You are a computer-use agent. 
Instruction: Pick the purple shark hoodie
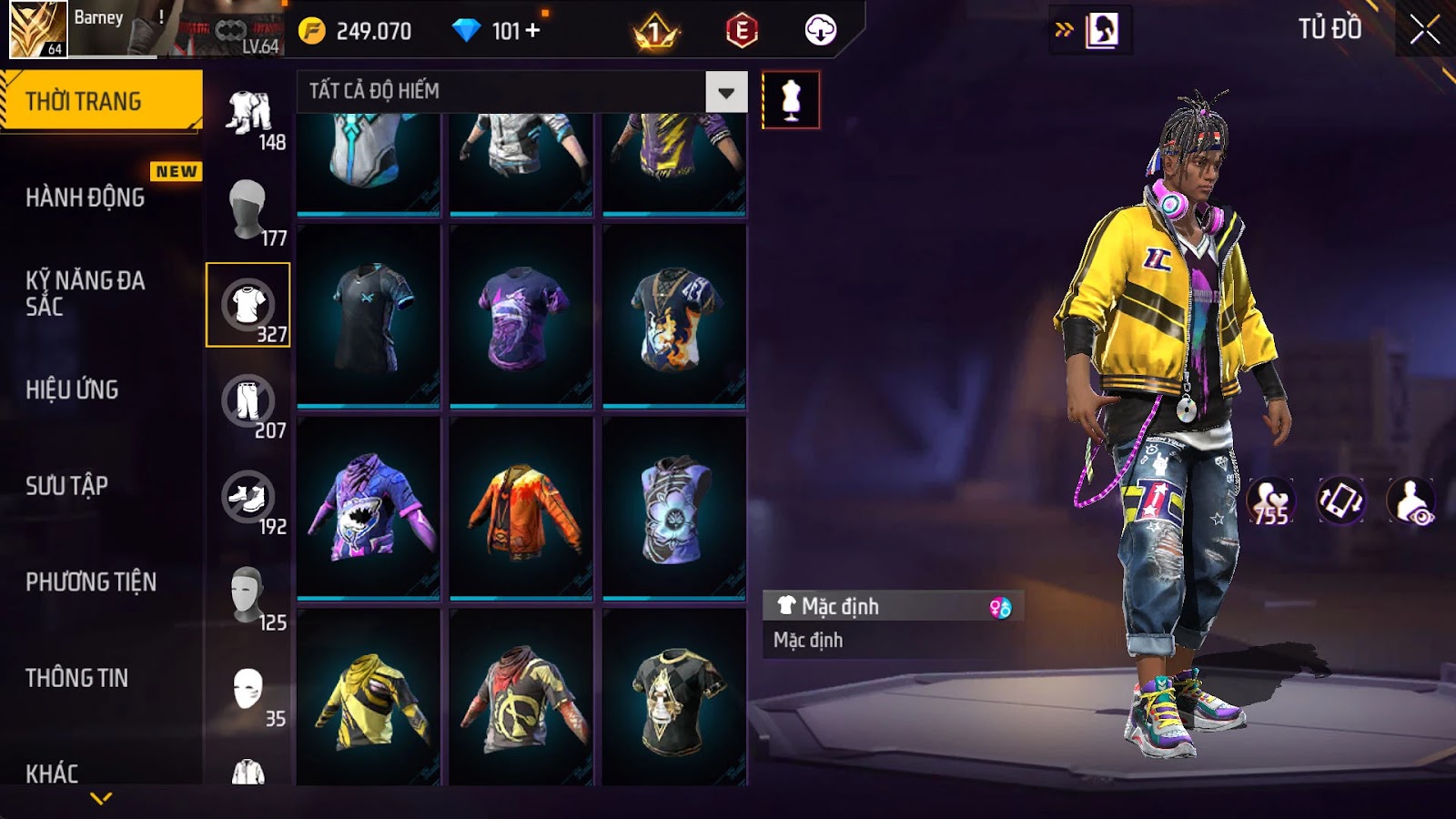coord(369,507)
